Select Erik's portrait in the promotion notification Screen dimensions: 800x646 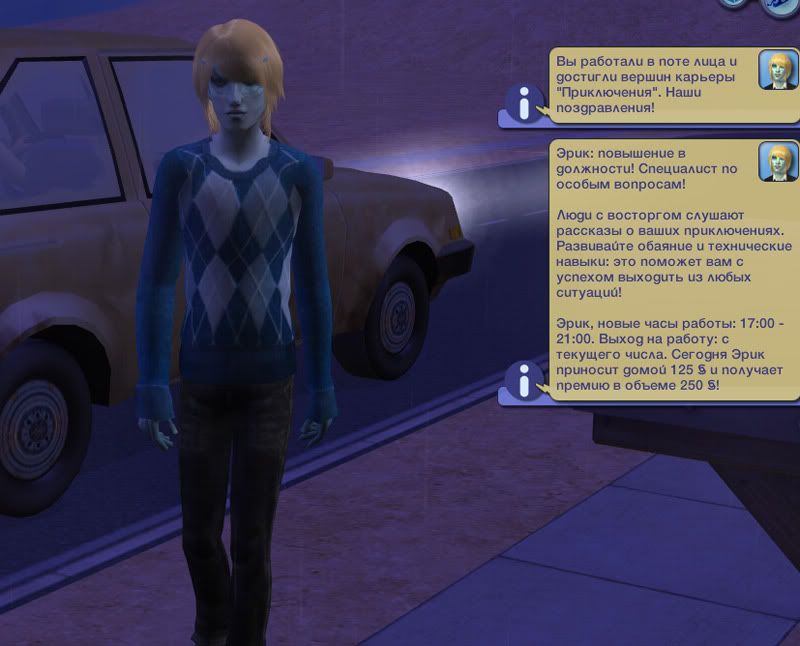776,160
